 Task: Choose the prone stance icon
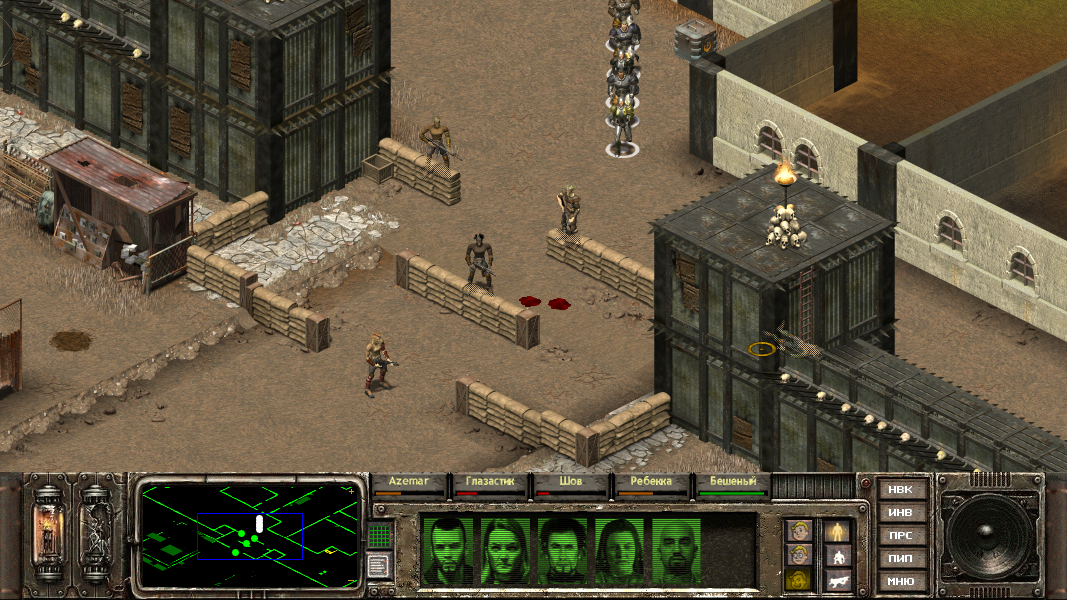click(837, 580)
